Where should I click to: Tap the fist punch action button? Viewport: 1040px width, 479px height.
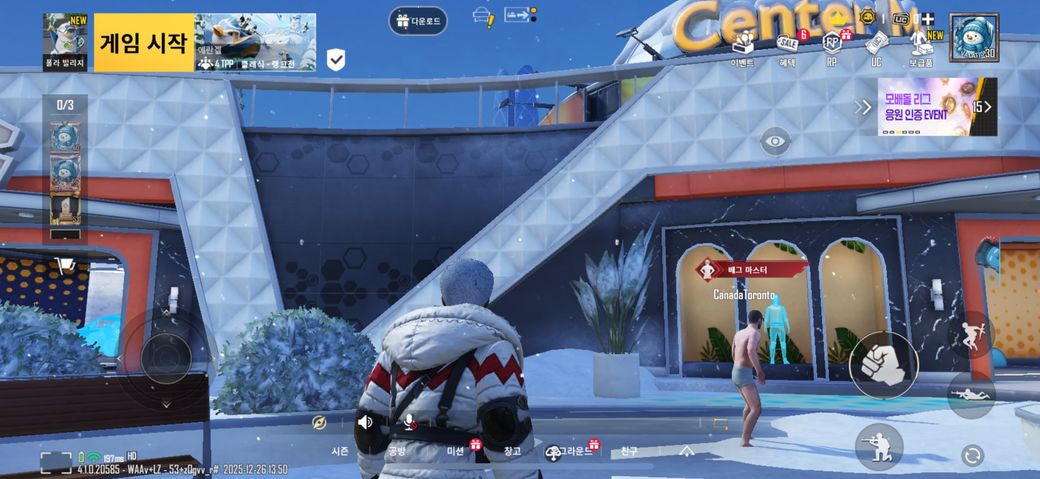tap(883, 365)
